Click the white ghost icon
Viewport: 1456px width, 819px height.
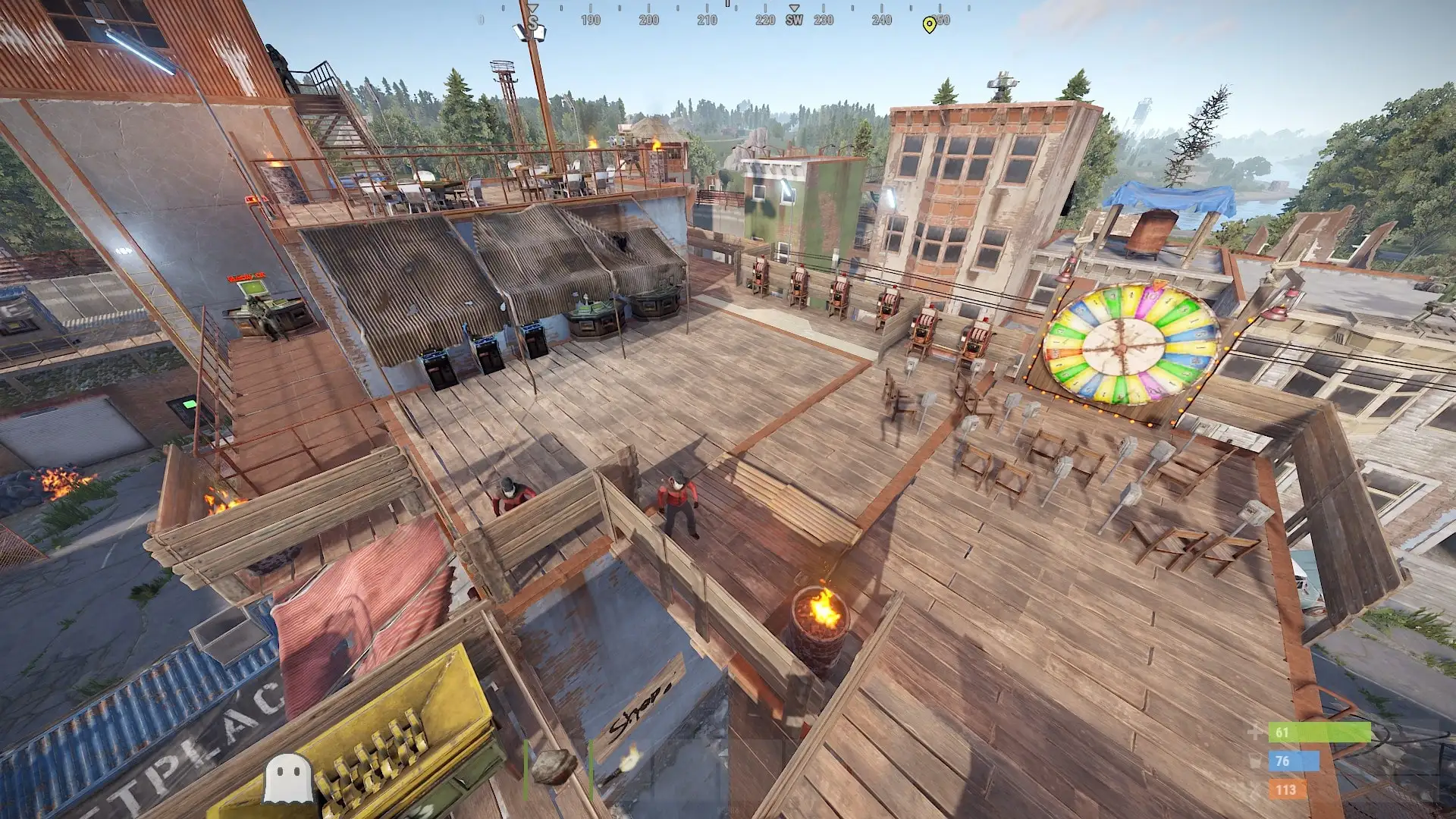[288, 779]
